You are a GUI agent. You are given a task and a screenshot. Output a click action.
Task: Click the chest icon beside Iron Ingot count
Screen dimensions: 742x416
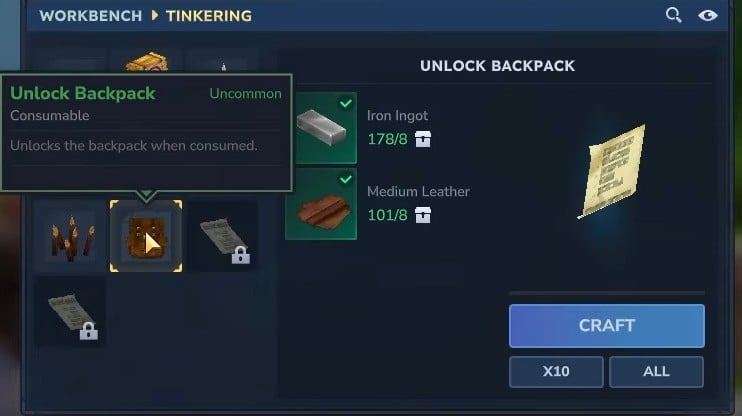pos(423,139)
